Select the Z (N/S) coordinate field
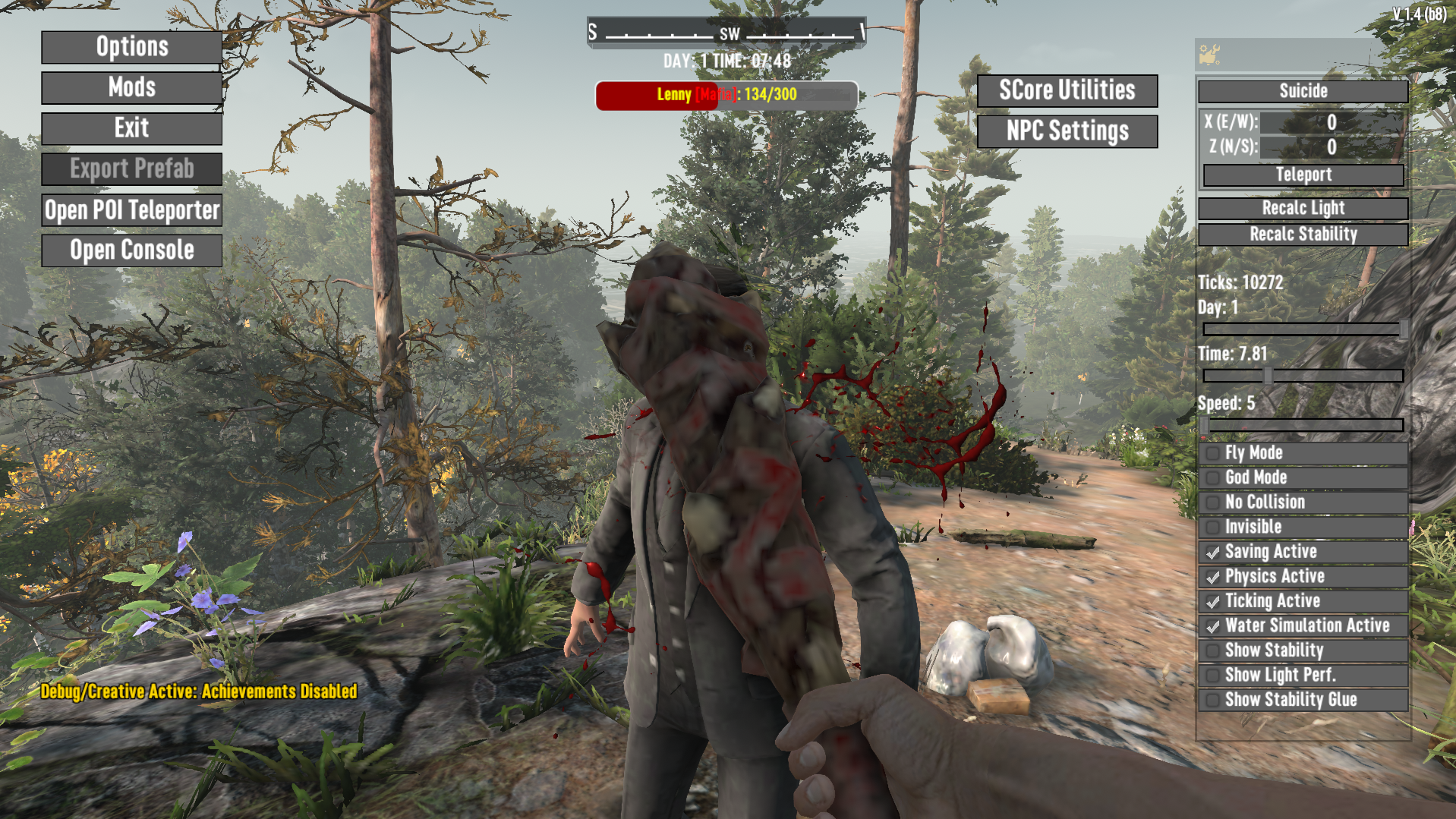Viewport: 1456px width, 819px height. [x=1331, y=146]
